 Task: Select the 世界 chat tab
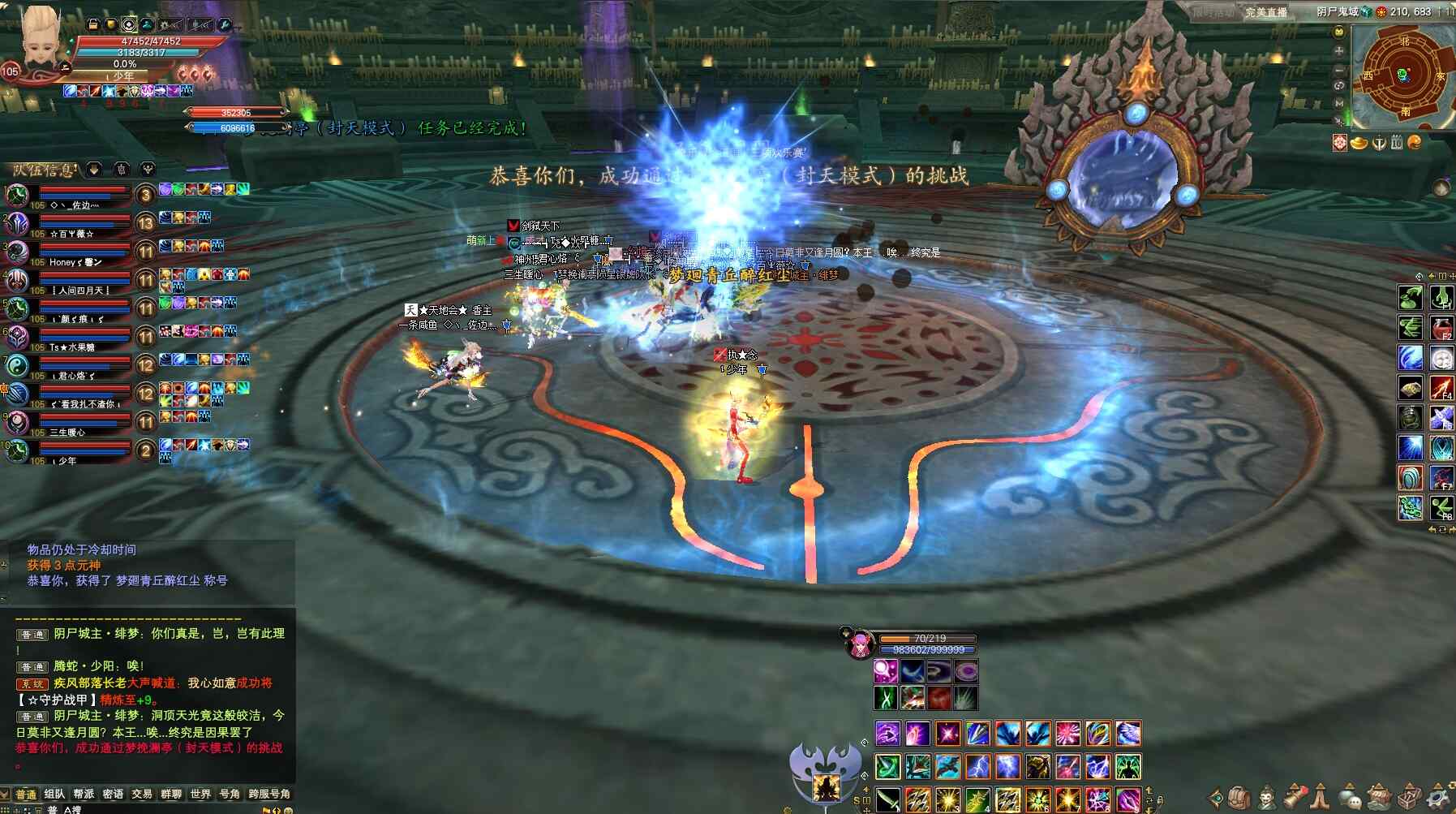coord(200,794)
